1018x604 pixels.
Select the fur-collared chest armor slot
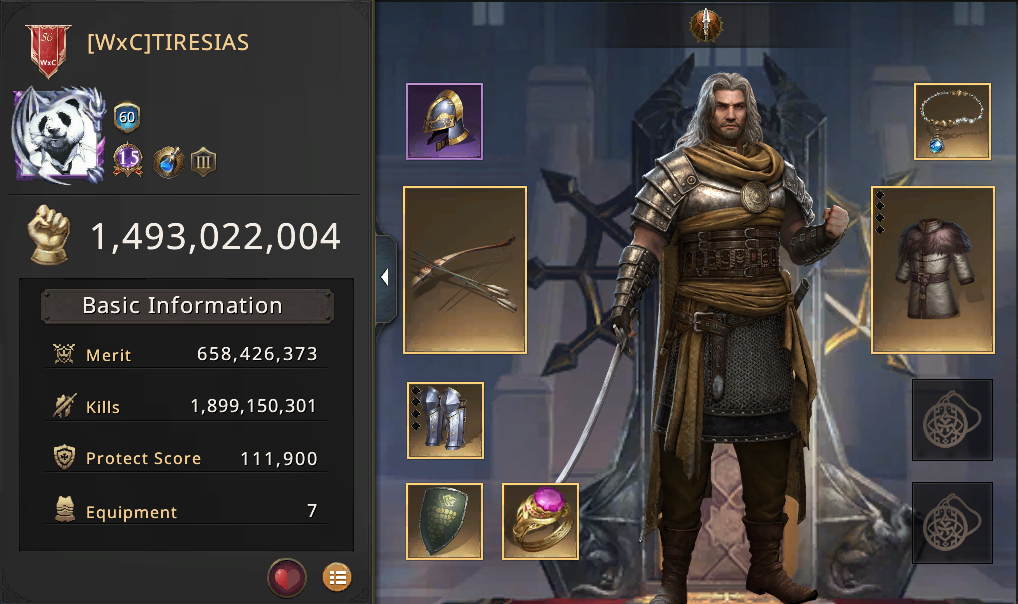933,270
